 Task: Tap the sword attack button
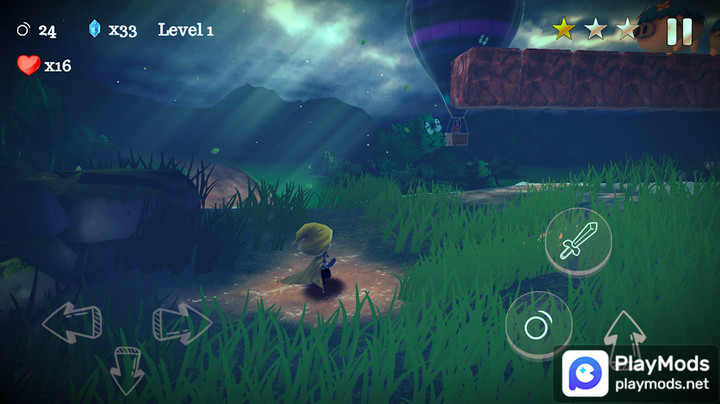click(578, 242)
